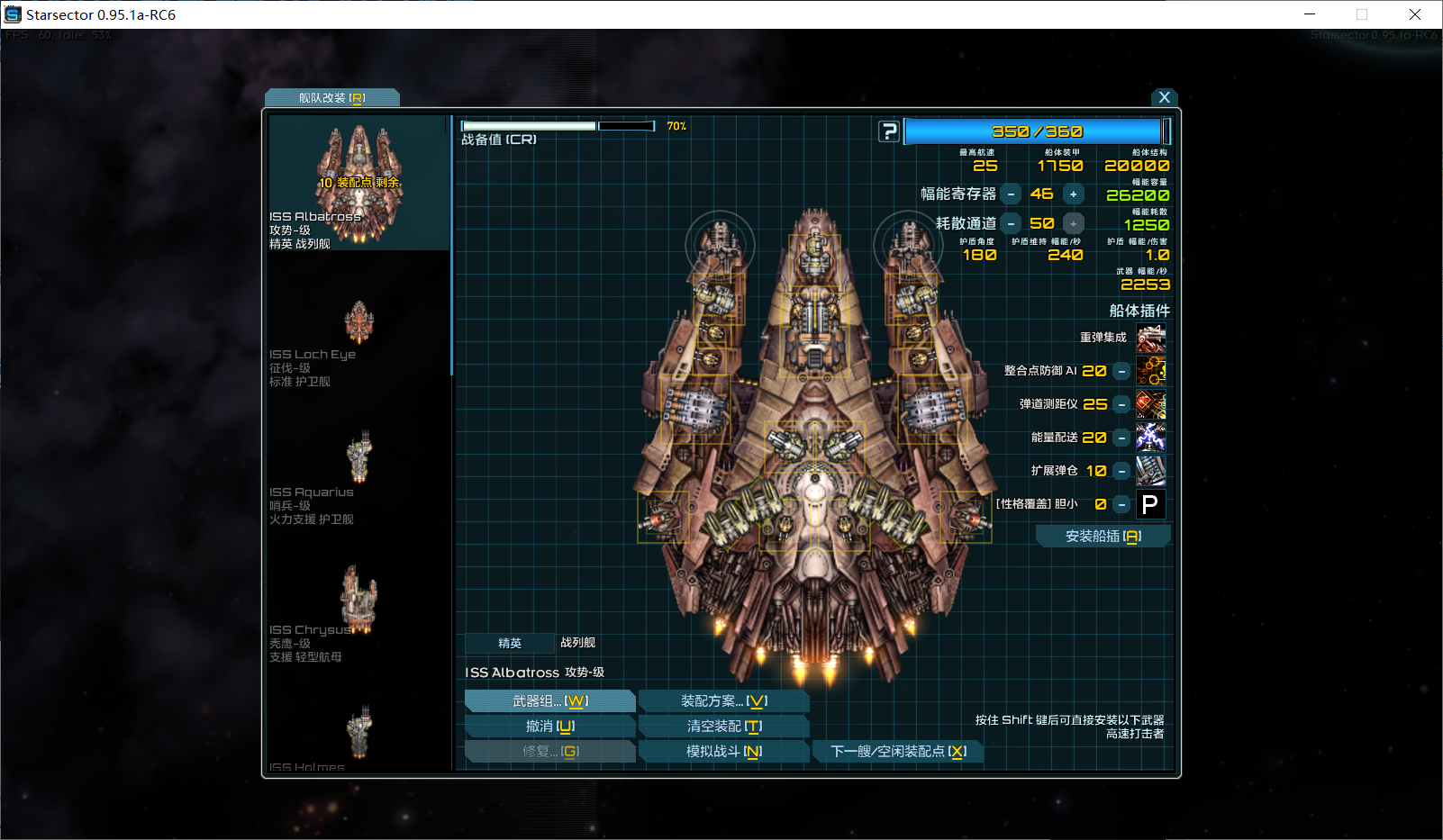Open the 武器组 weapon groups menu
Image resolution: width=1443 pixels, height=840 pixels.
click(550, 701)
